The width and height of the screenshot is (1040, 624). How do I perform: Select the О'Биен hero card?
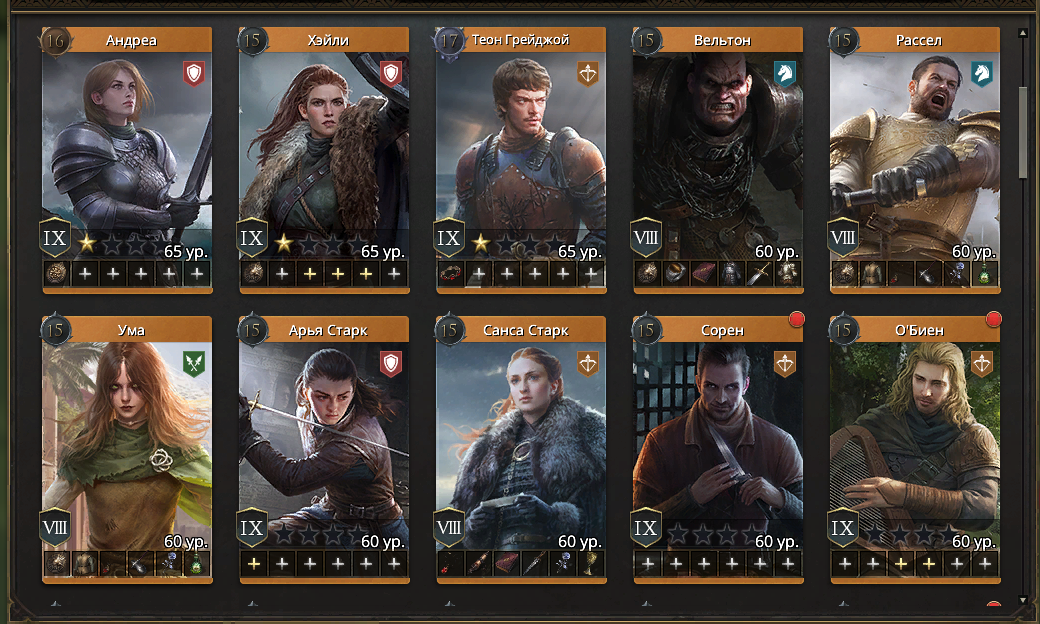coord(915,440)
